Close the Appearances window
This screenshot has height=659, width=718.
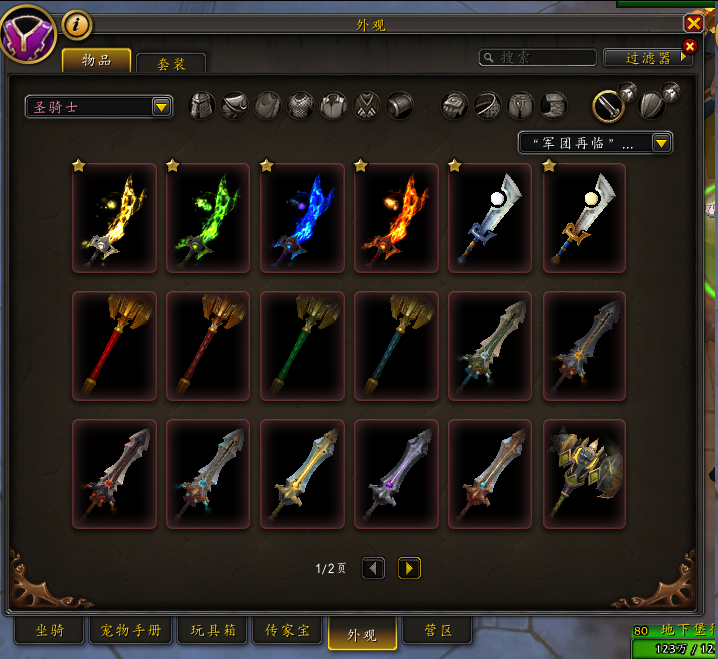693,23
